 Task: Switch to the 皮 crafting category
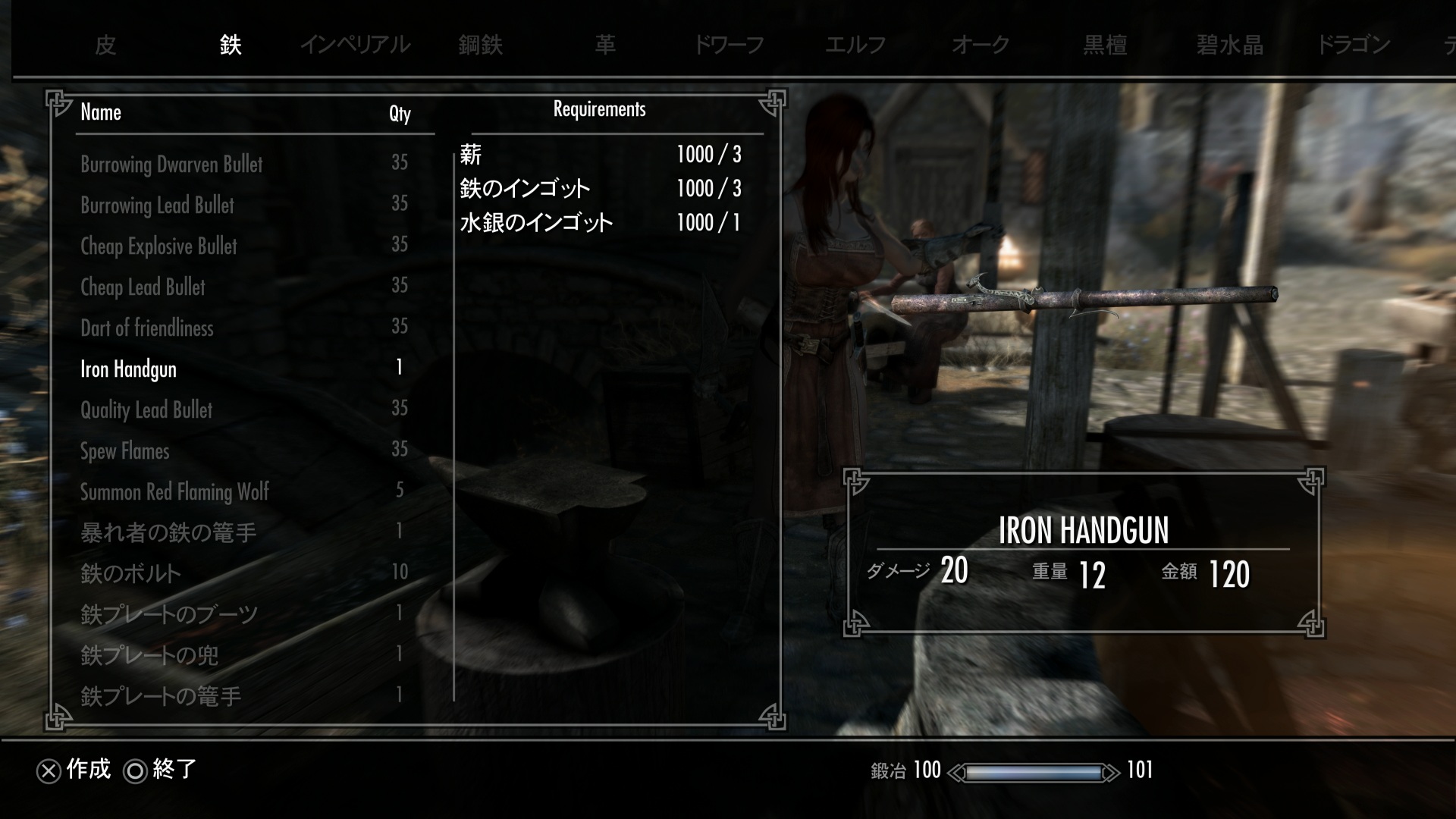click(105, 45)
